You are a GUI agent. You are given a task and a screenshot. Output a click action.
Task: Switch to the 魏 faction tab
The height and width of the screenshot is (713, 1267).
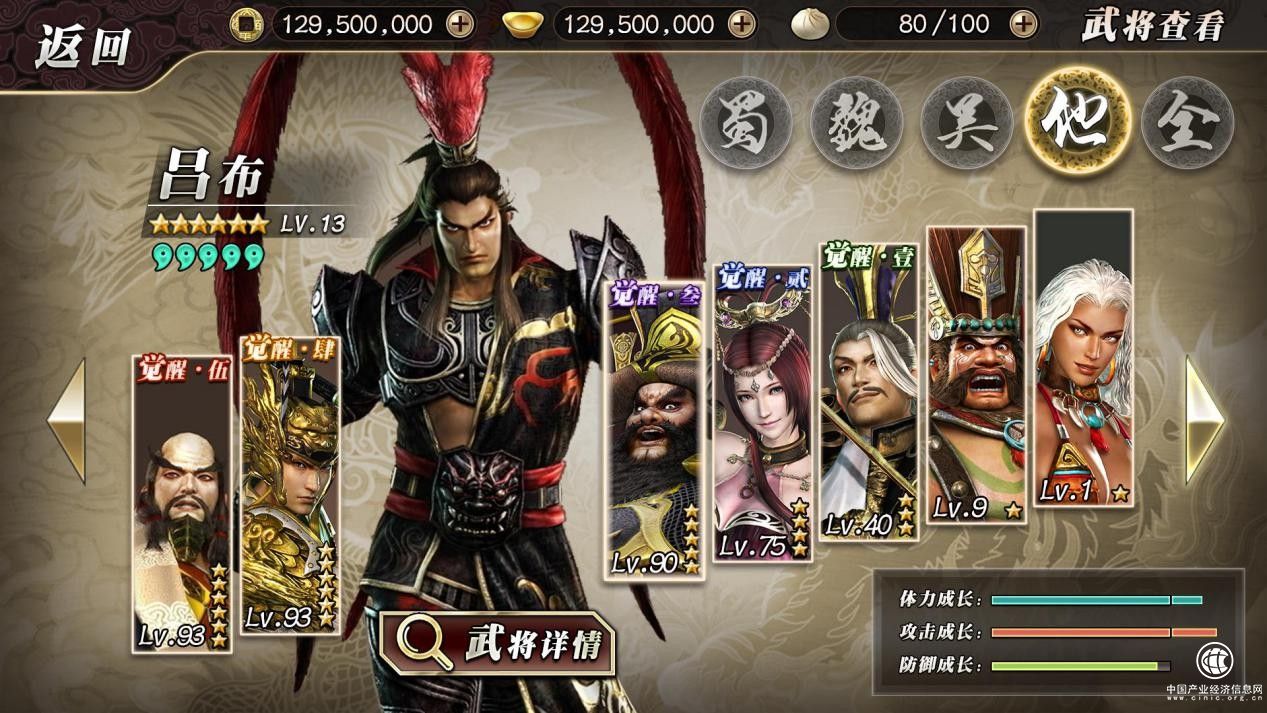pos(856,122)
